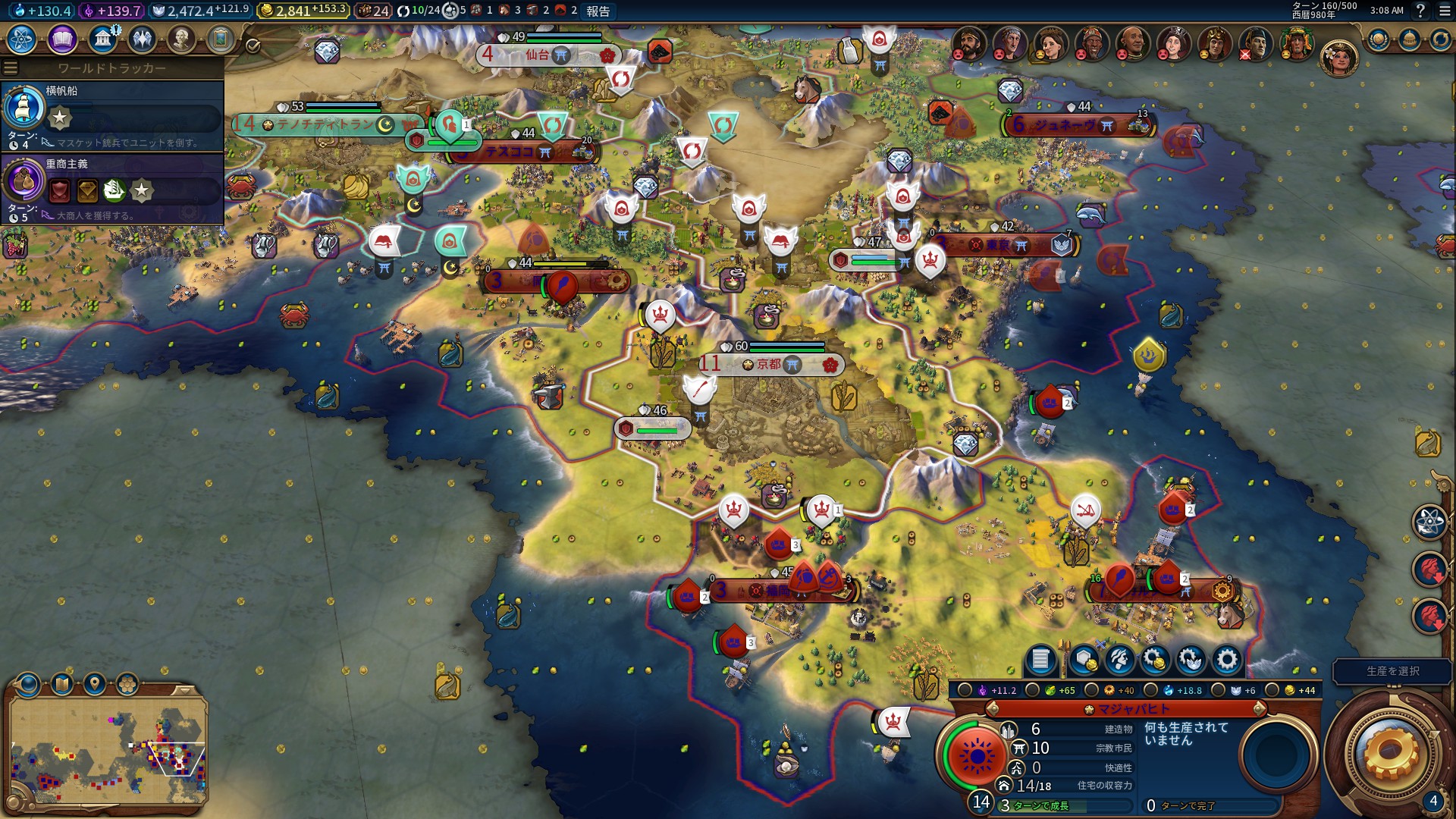Open the 報告 reports list

[x=598, y=11]
